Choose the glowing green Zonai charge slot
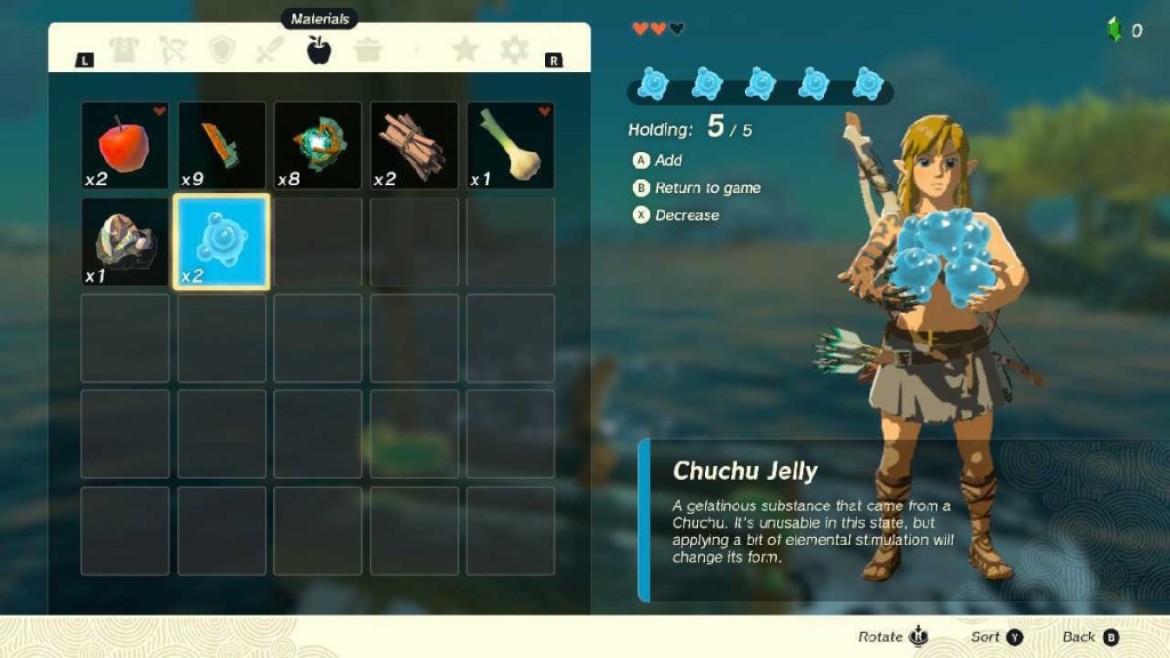1170x658 pixels. 318,145
